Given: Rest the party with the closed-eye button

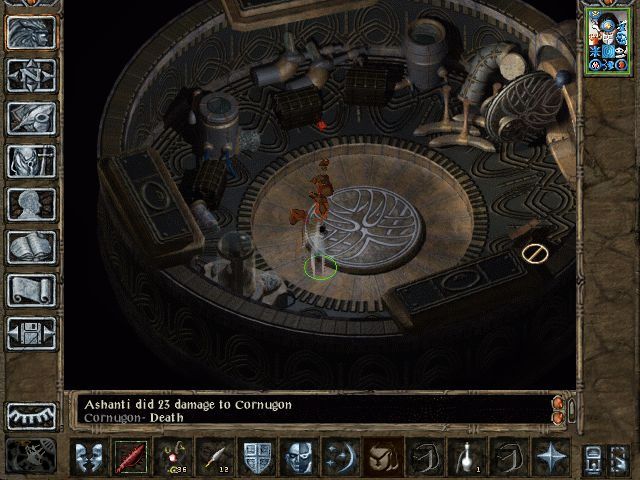Looking at the screenshot, I should point(31,416).
